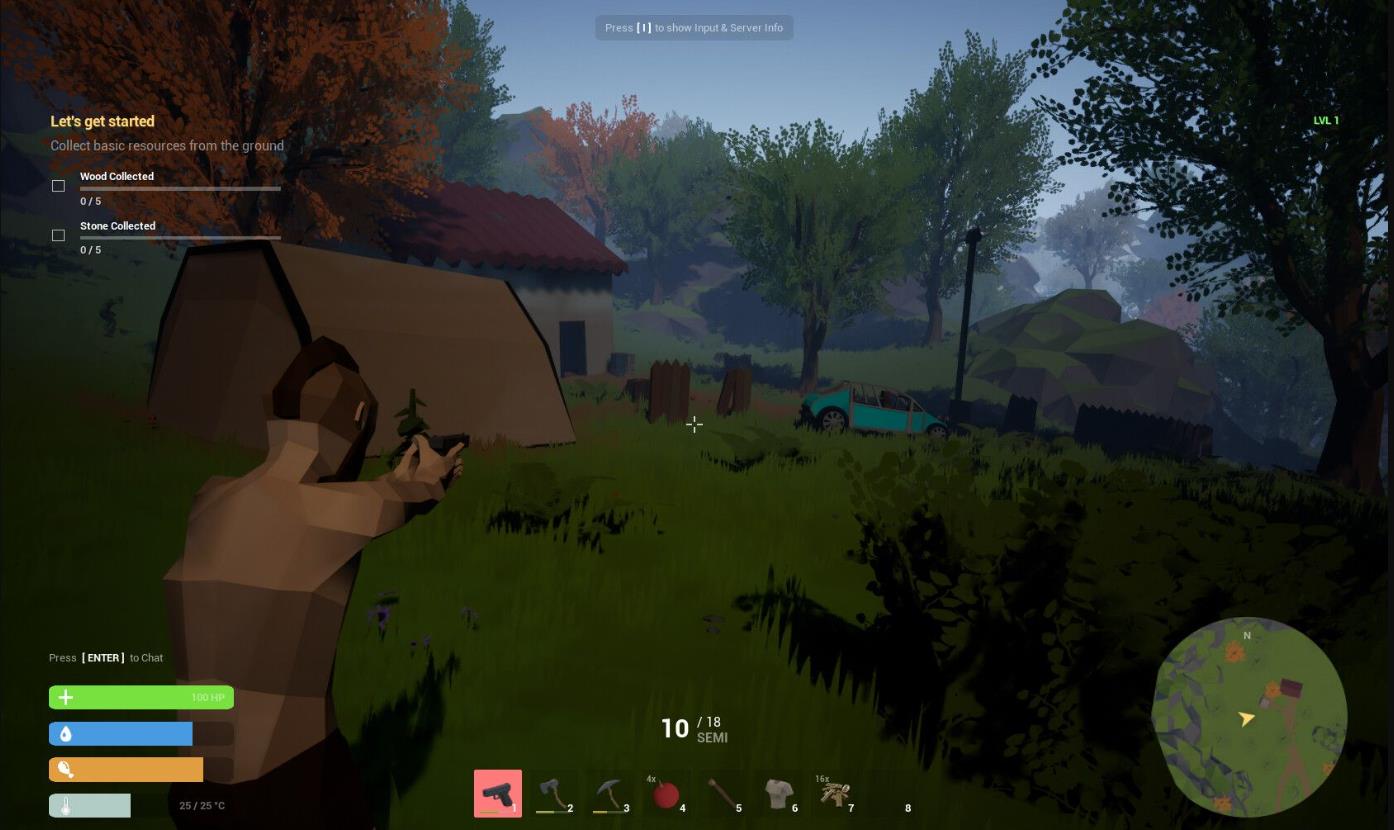
Task: Select the t-shirt hotbar item
Action: pos(778,794)
